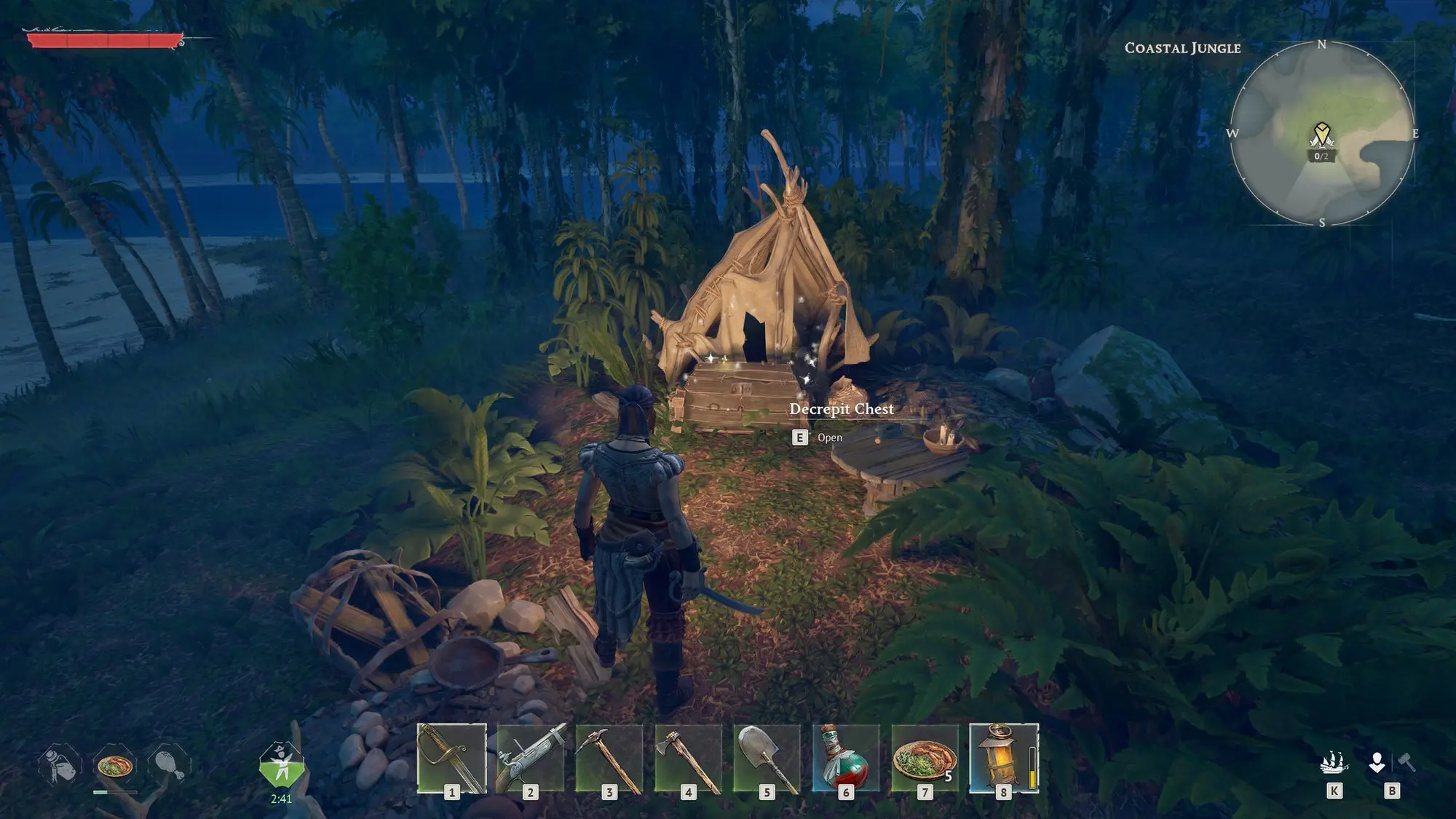Select the cutlass sword hotbar slot

[x=452, y=758]
